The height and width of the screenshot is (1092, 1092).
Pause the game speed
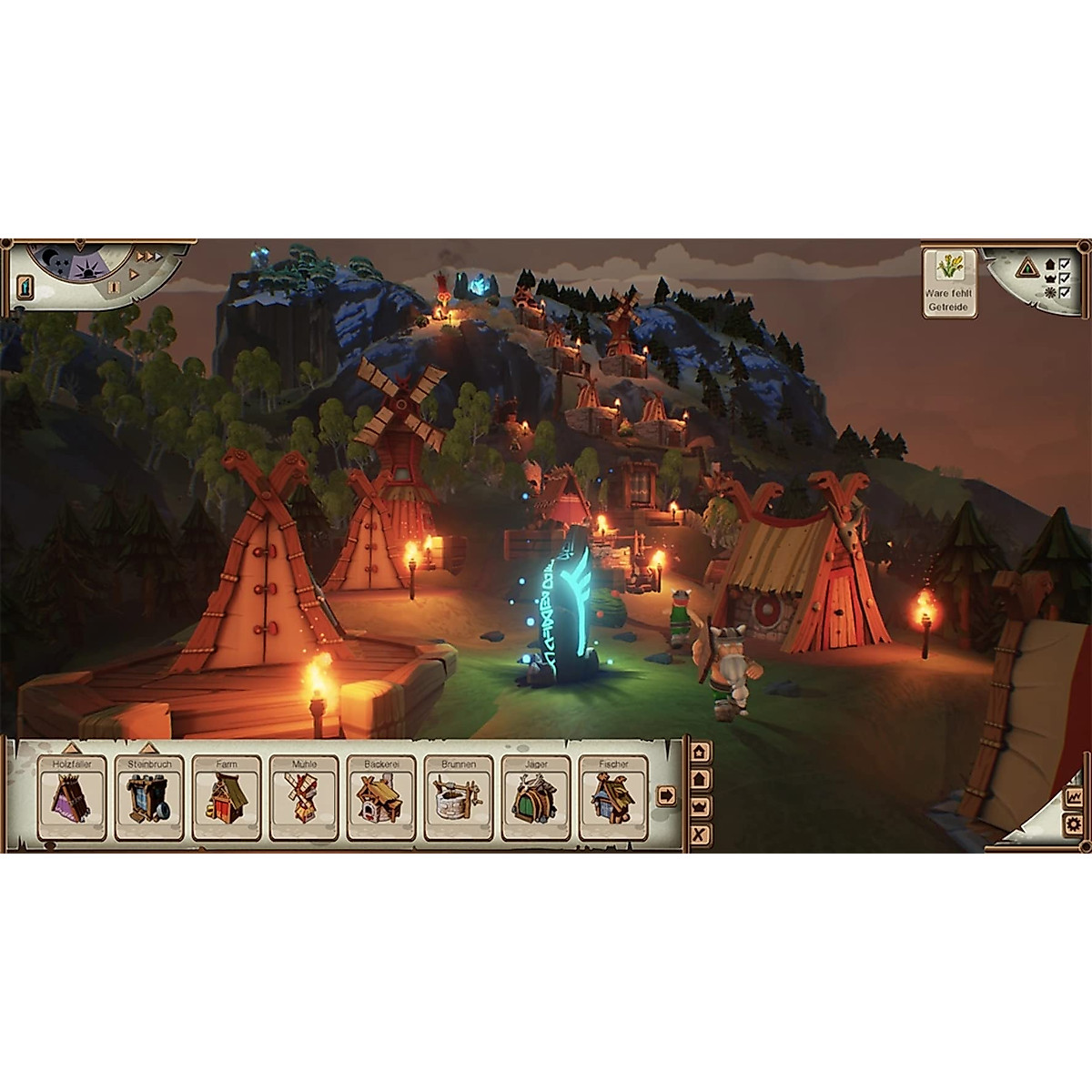click(115, 288)
